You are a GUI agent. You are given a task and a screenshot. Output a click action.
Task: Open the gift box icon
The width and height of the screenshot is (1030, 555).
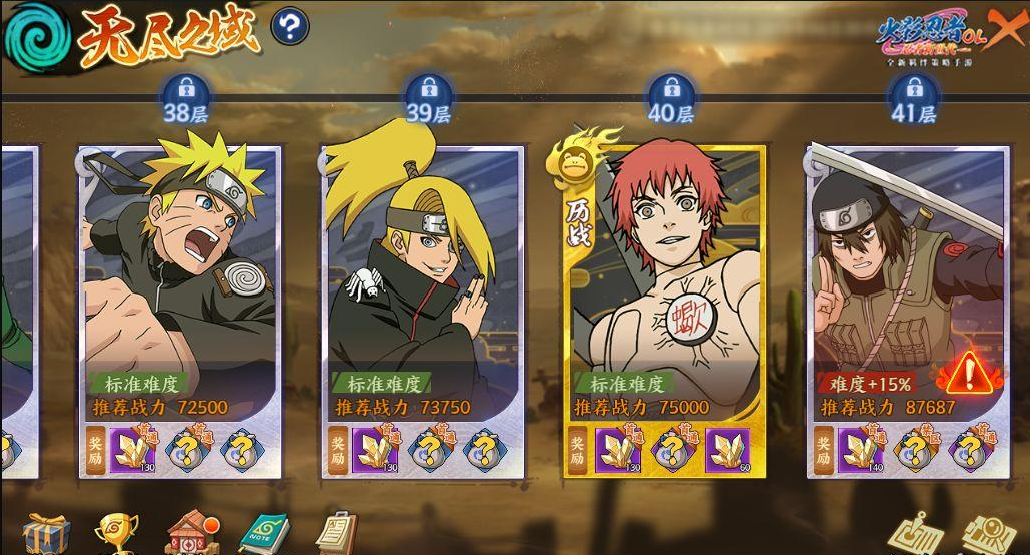(x=45, y=533)
